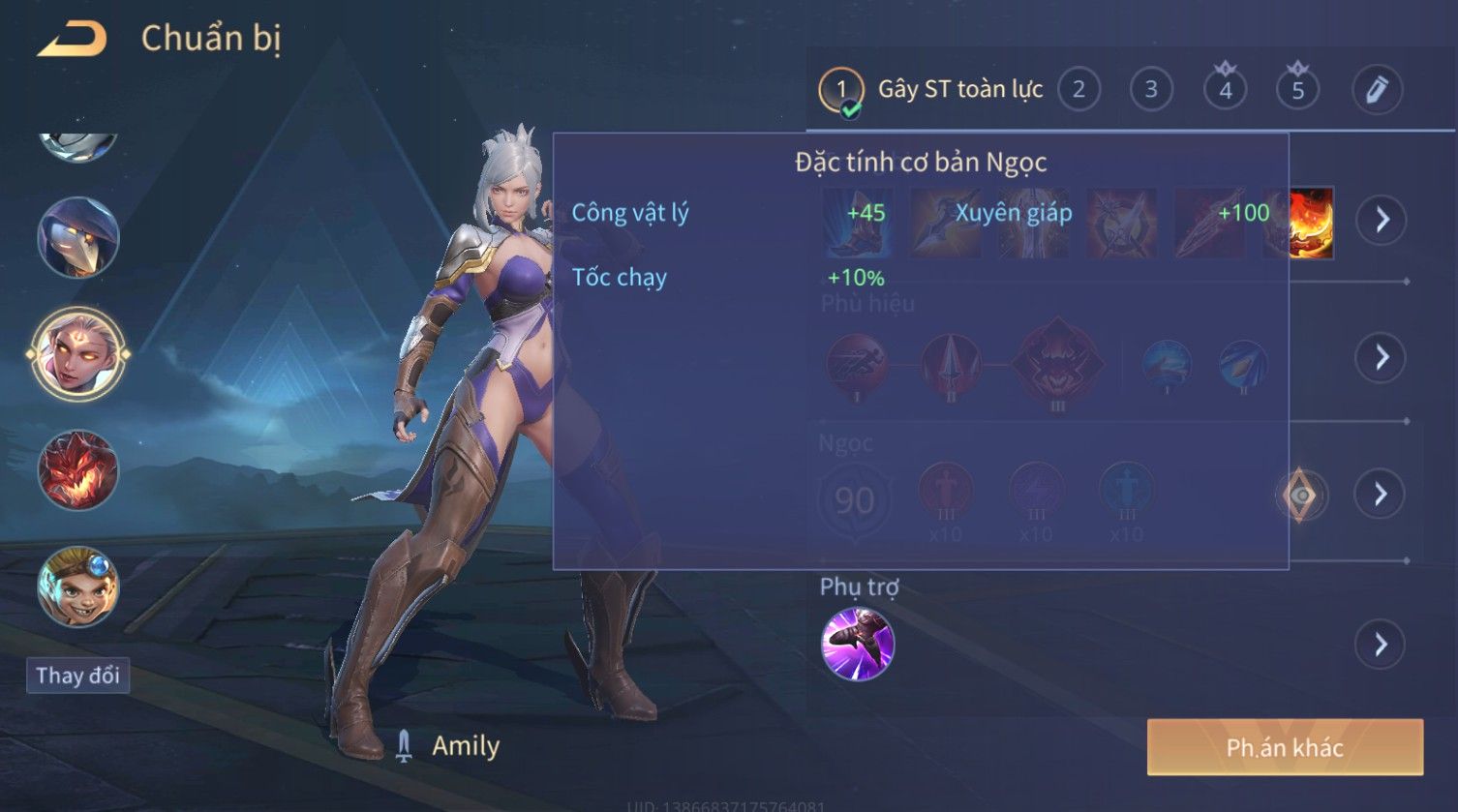Screen dimensions: 1458x812
Task: Click the Ph.án khác button
Action: 1285,747
